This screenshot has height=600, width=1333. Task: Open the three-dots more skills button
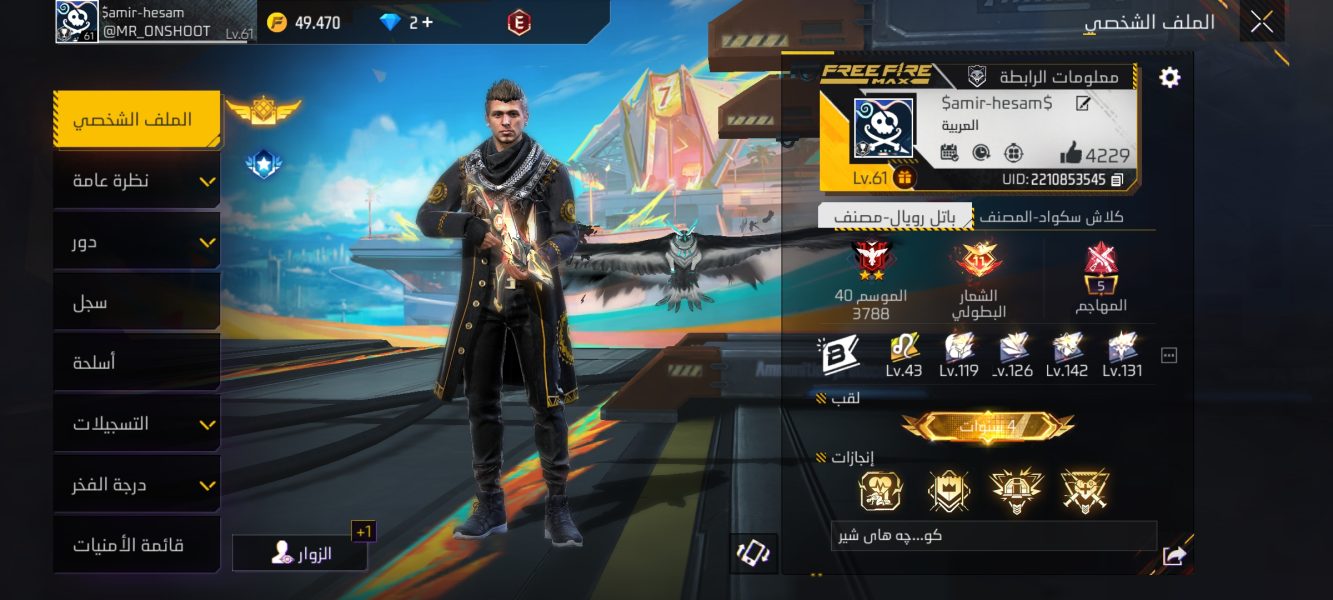click(1168, 355)
